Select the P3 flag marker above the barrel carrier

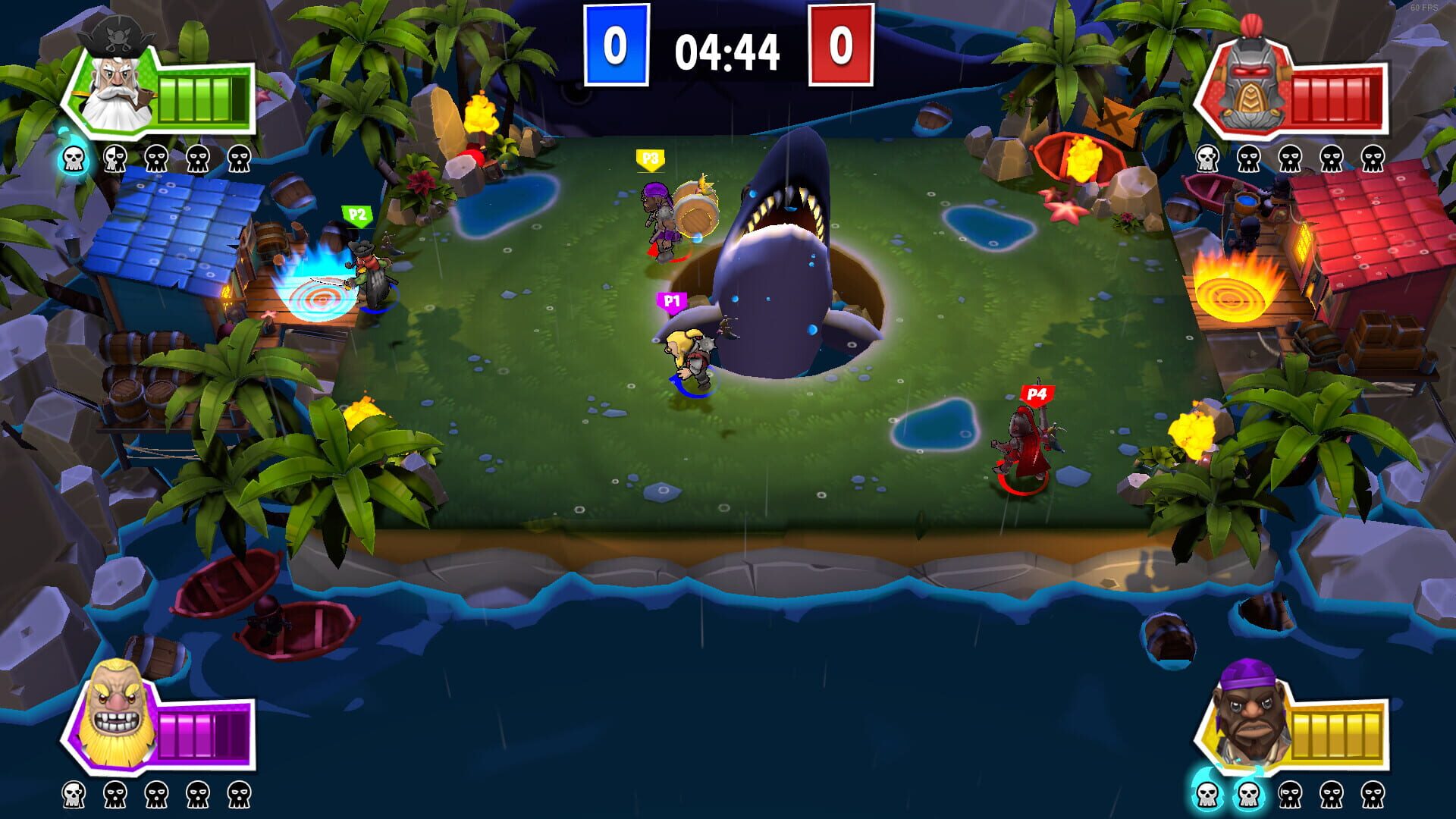pos(651,158)
